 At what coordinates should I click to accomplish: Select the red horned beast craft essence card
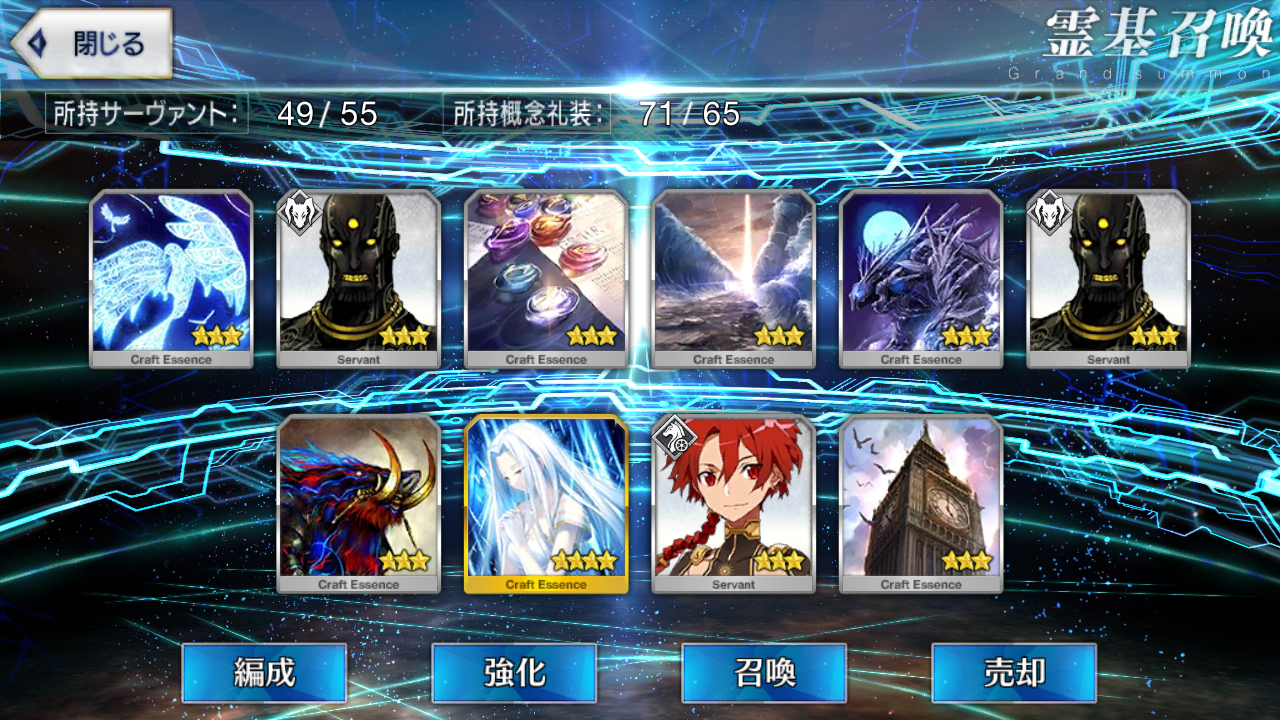click(x=359, y=503)
